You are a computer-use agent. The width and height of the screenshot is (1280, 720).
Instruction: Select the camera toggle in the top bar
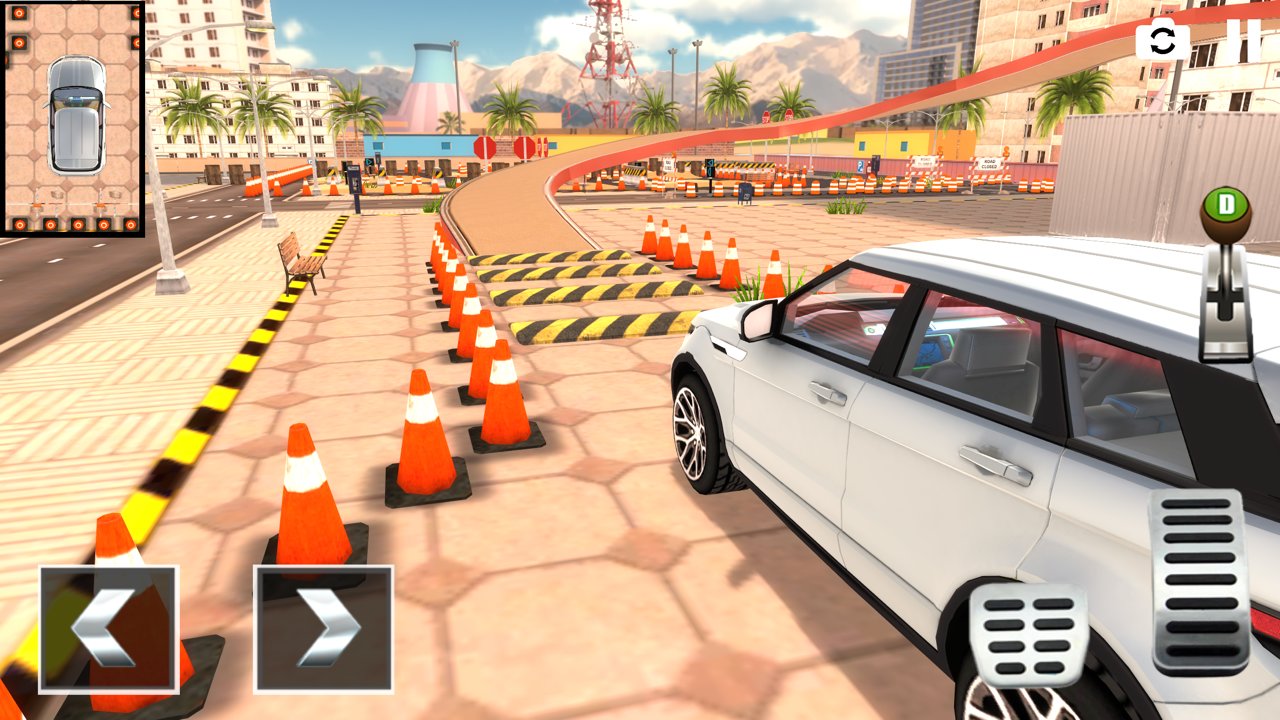1161,41
